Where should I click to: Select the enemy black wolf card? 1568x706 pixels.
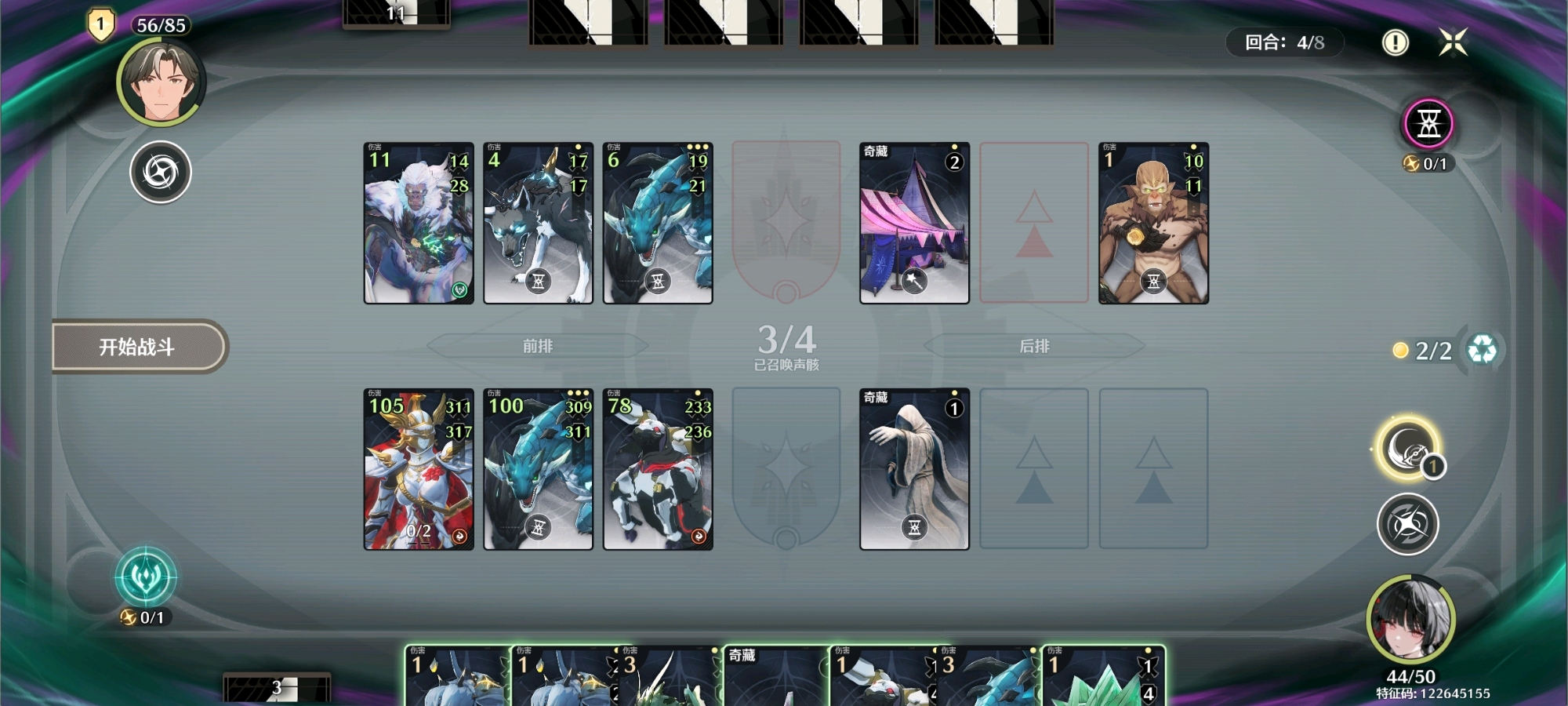[538, 223]
